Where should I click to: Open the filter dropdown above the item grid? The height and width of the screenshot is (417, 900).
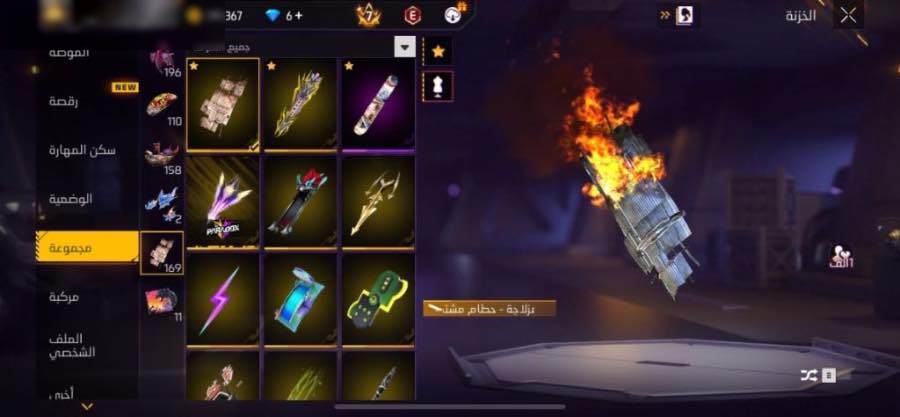click(404, 47)
